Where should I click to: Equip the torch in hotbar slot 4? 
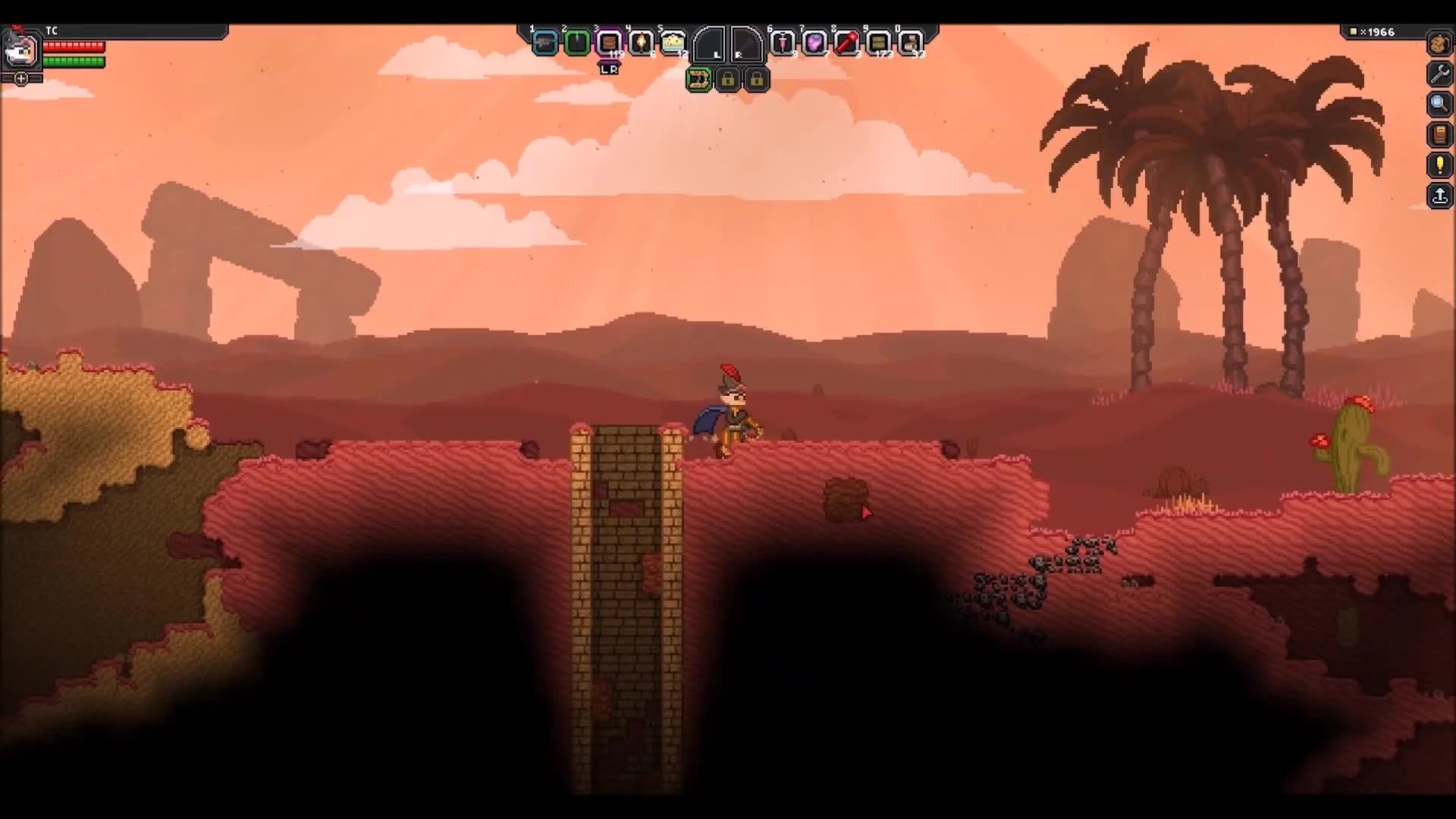coord(642,43)
